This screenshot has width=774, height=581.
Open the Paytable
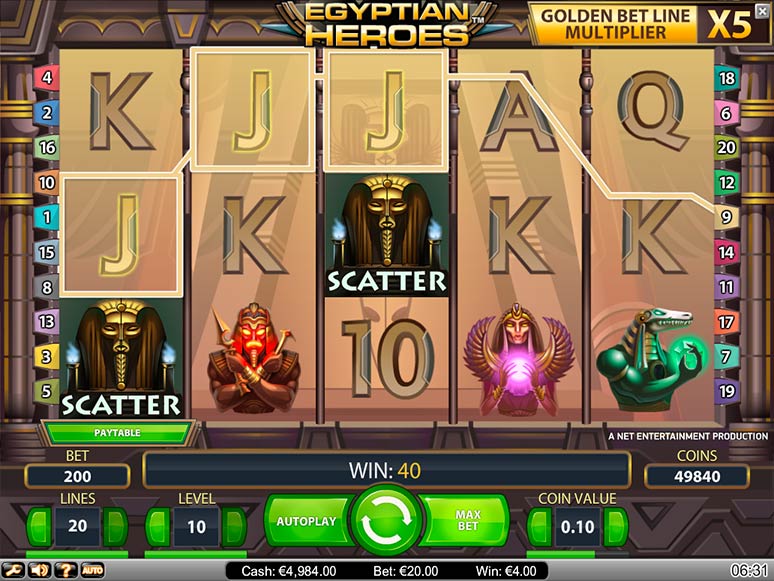[x=117, y=433]
